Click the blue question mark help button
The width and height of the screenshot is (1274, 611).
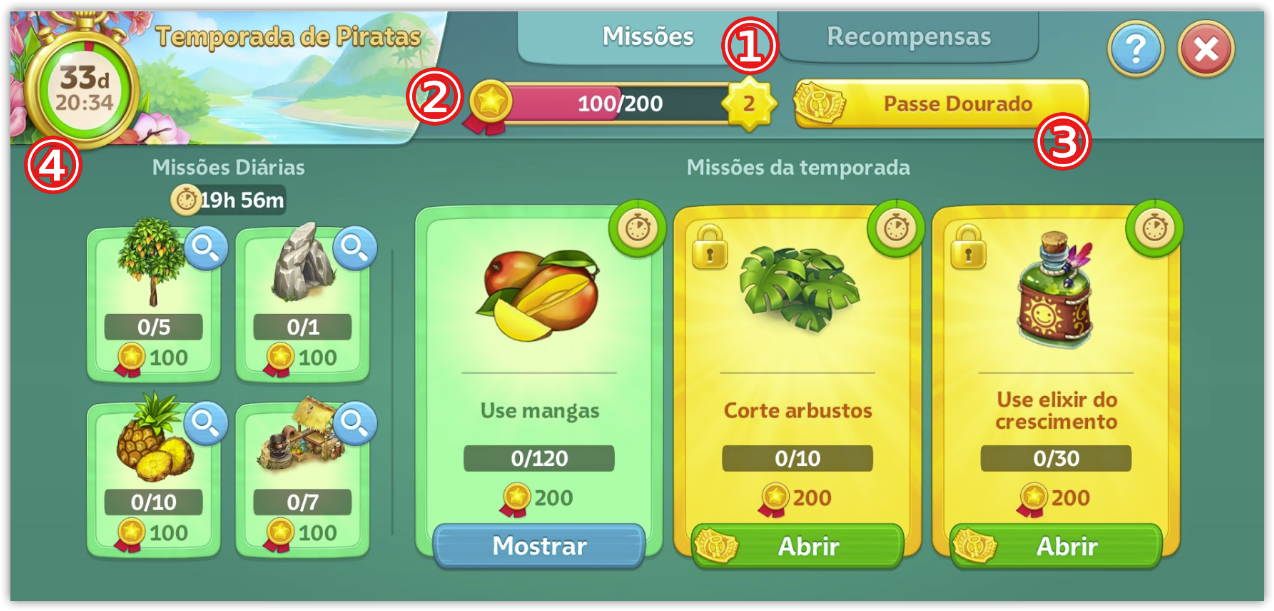click(x=1135, y=48)
